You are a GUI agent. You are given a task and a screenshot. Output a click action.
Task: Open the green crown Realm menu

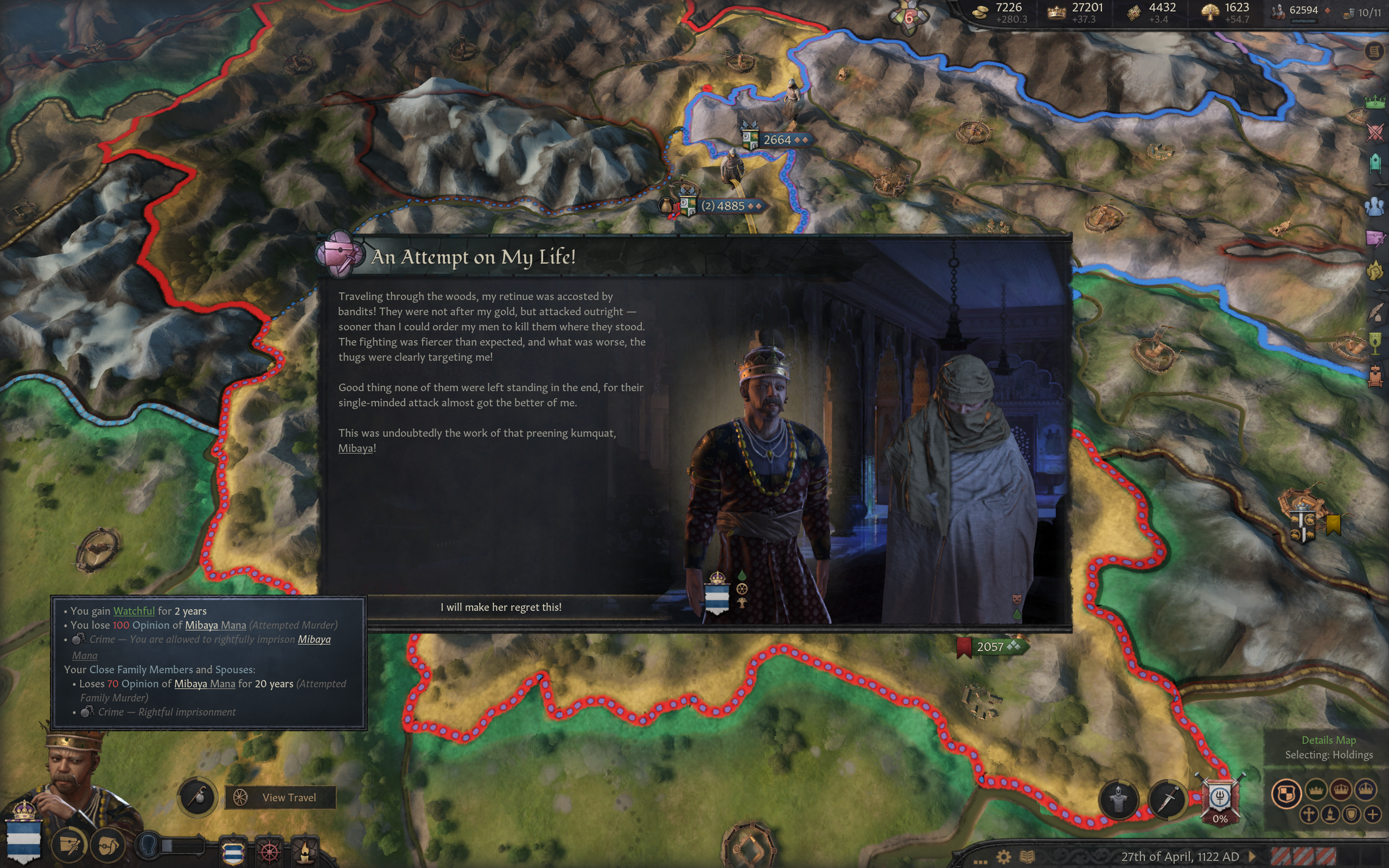[1375, 102]
